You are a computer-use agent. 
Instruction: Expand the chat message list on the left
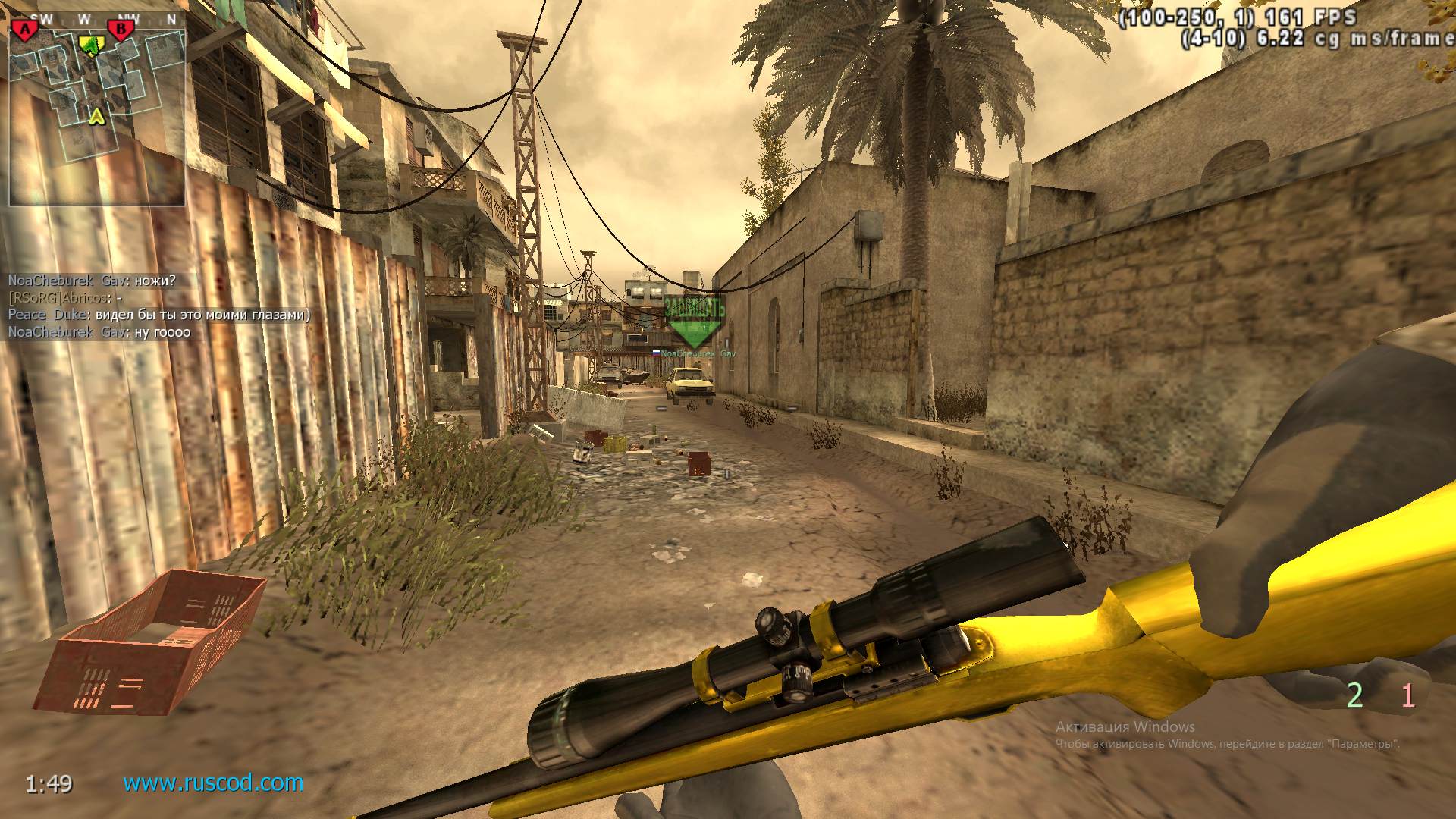click(x=114, y=307)
